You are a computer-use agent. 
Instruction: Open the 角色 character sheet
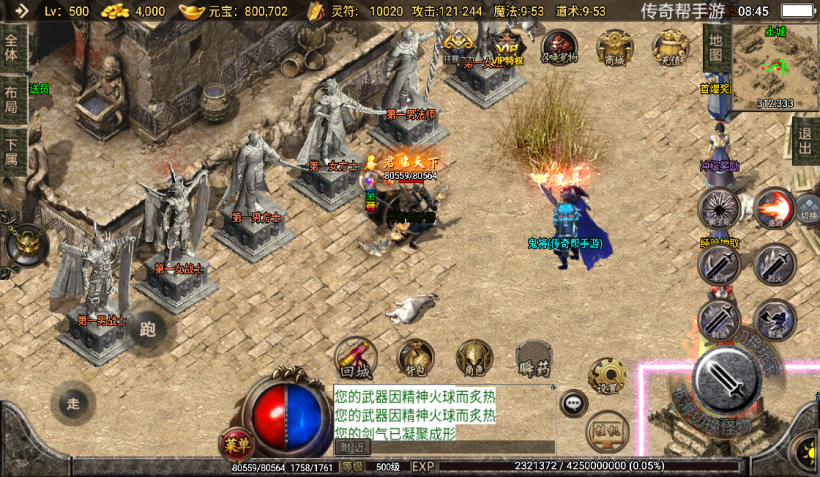pos(474,356)
